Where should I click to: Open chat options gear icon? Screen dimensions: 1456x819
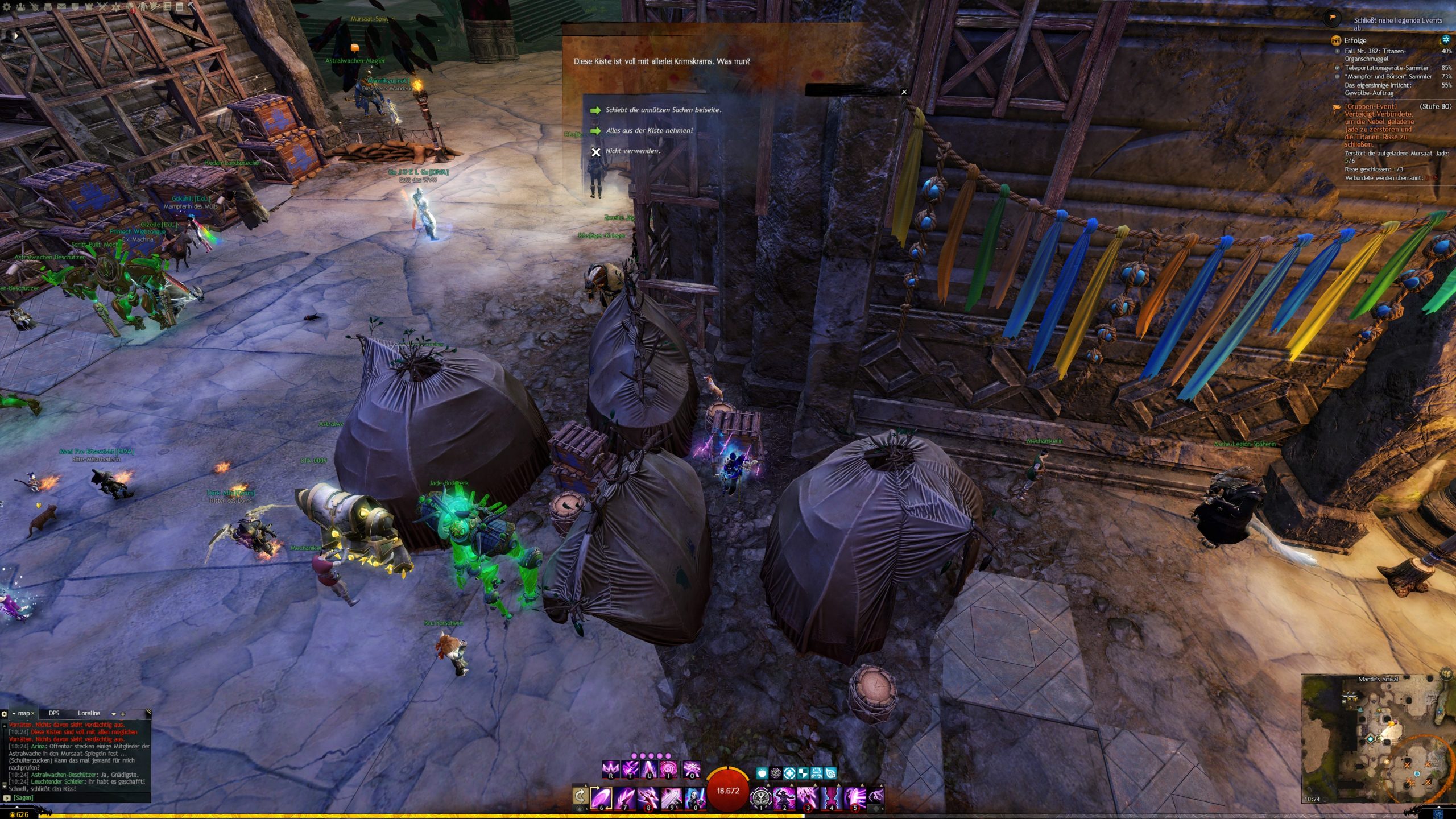point(5,714)
